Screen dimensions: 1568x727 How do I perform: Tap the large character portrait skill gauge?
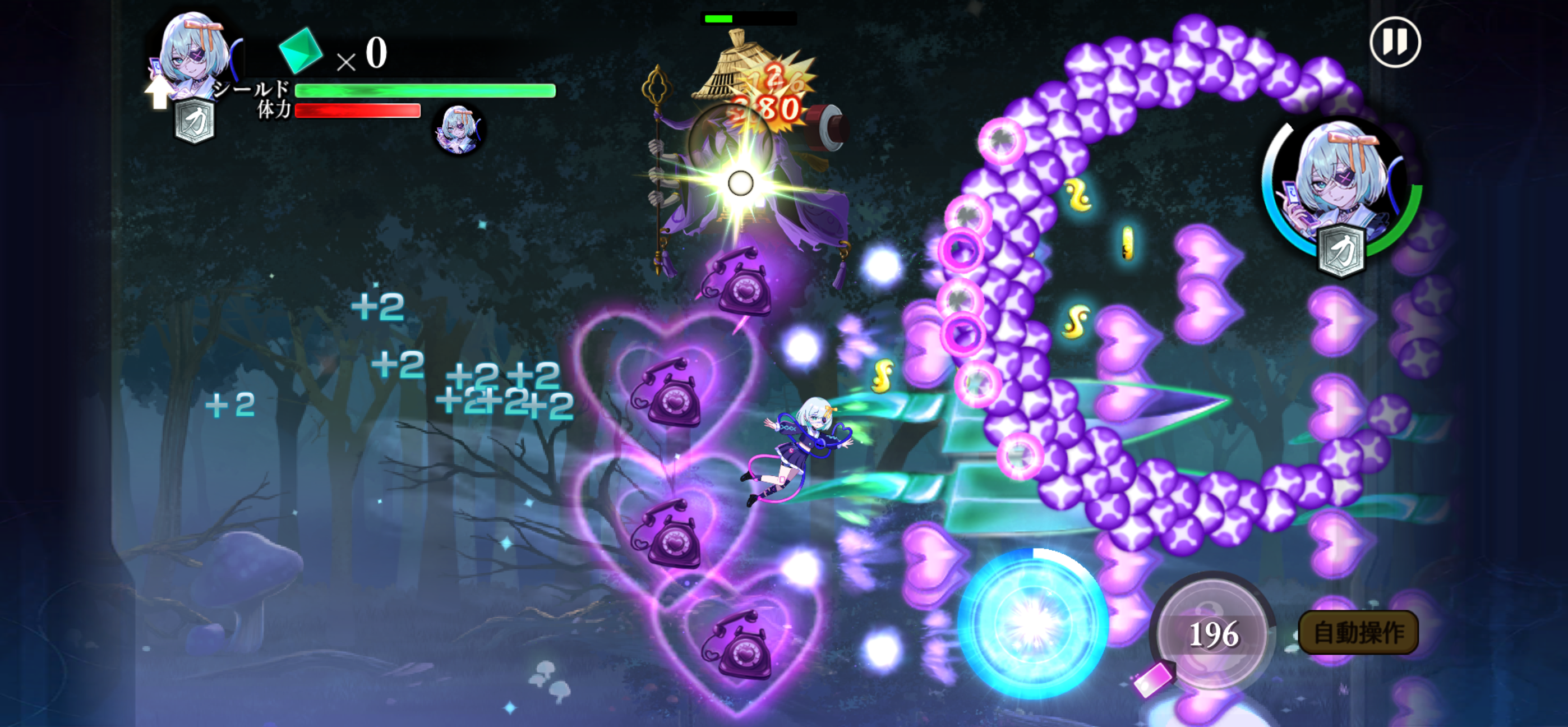(1342, 186)
